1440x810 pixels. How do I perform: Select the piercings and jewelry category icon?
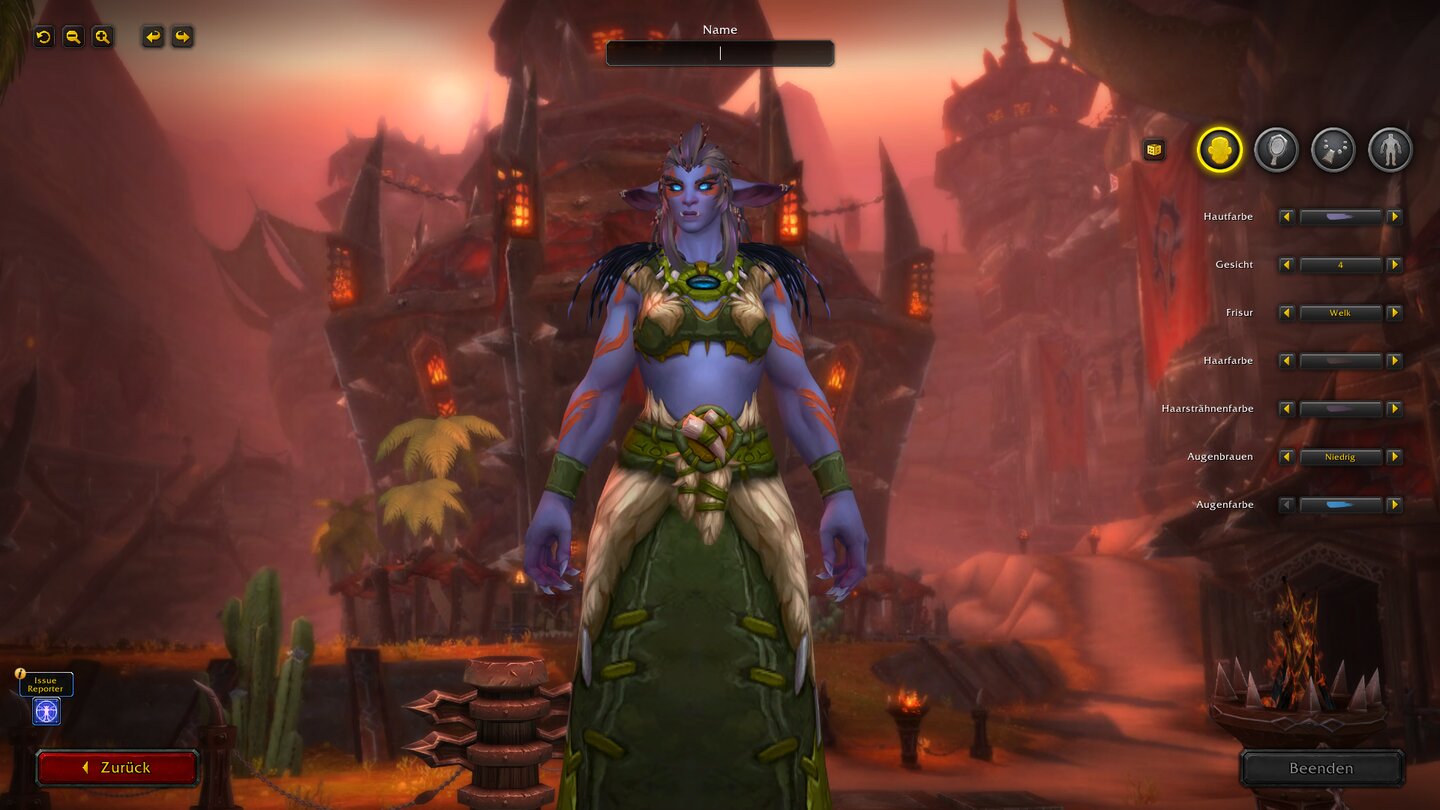1333,150
